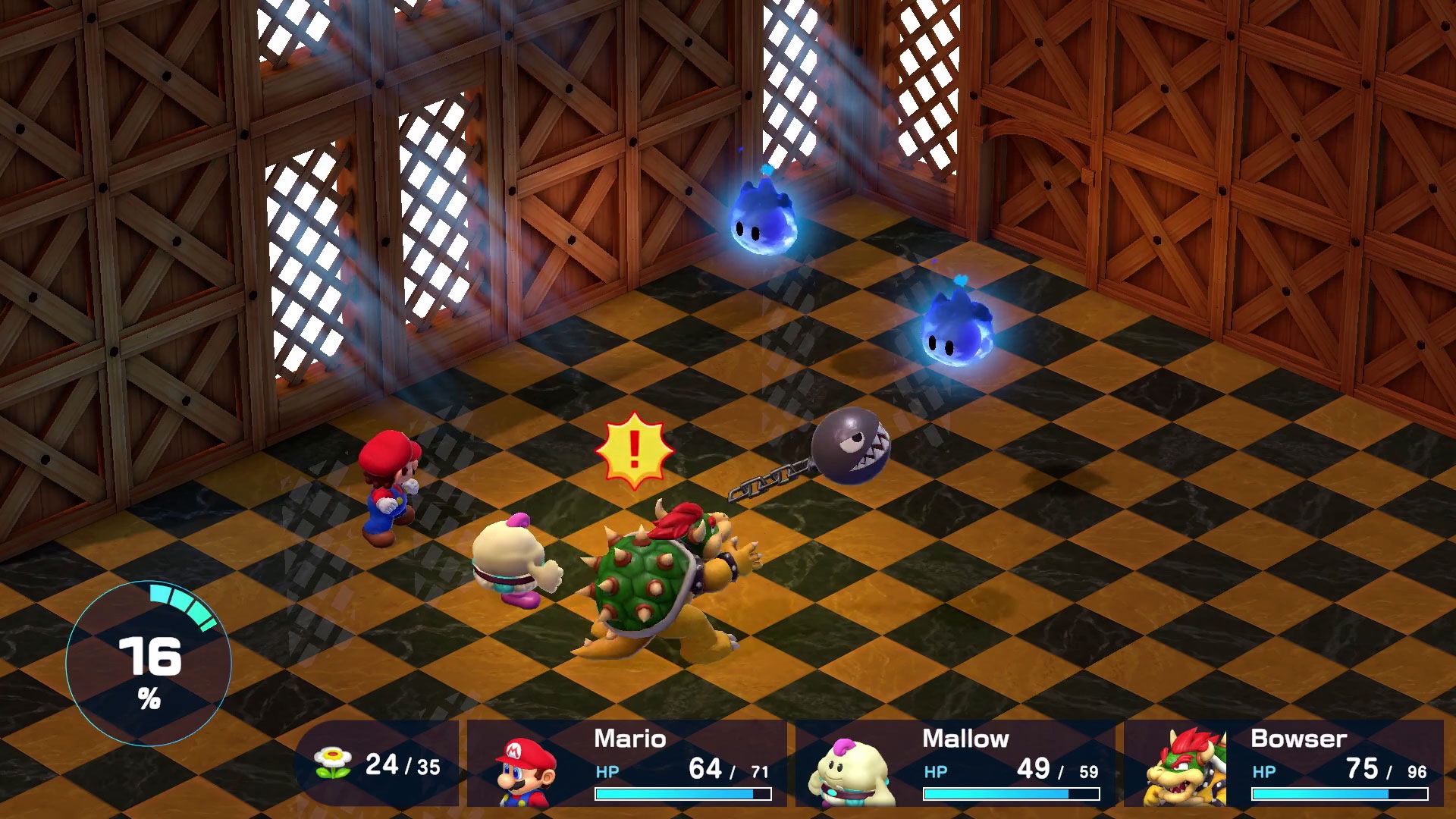Click the 16% action gauge circle

[149, 665]
